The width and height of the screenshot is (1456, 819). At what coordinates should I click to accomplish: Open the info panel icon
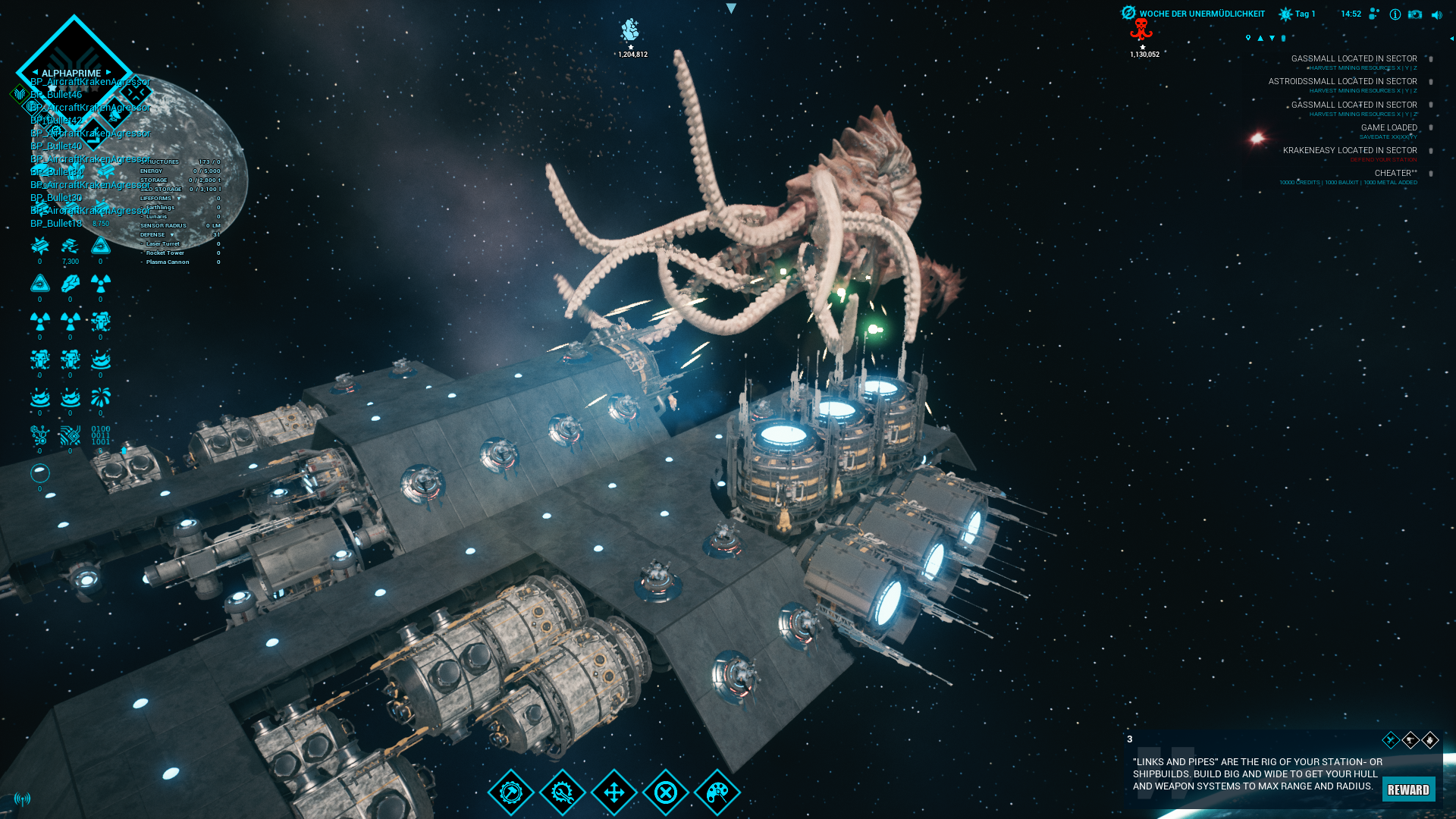[x=1395, y=14]
